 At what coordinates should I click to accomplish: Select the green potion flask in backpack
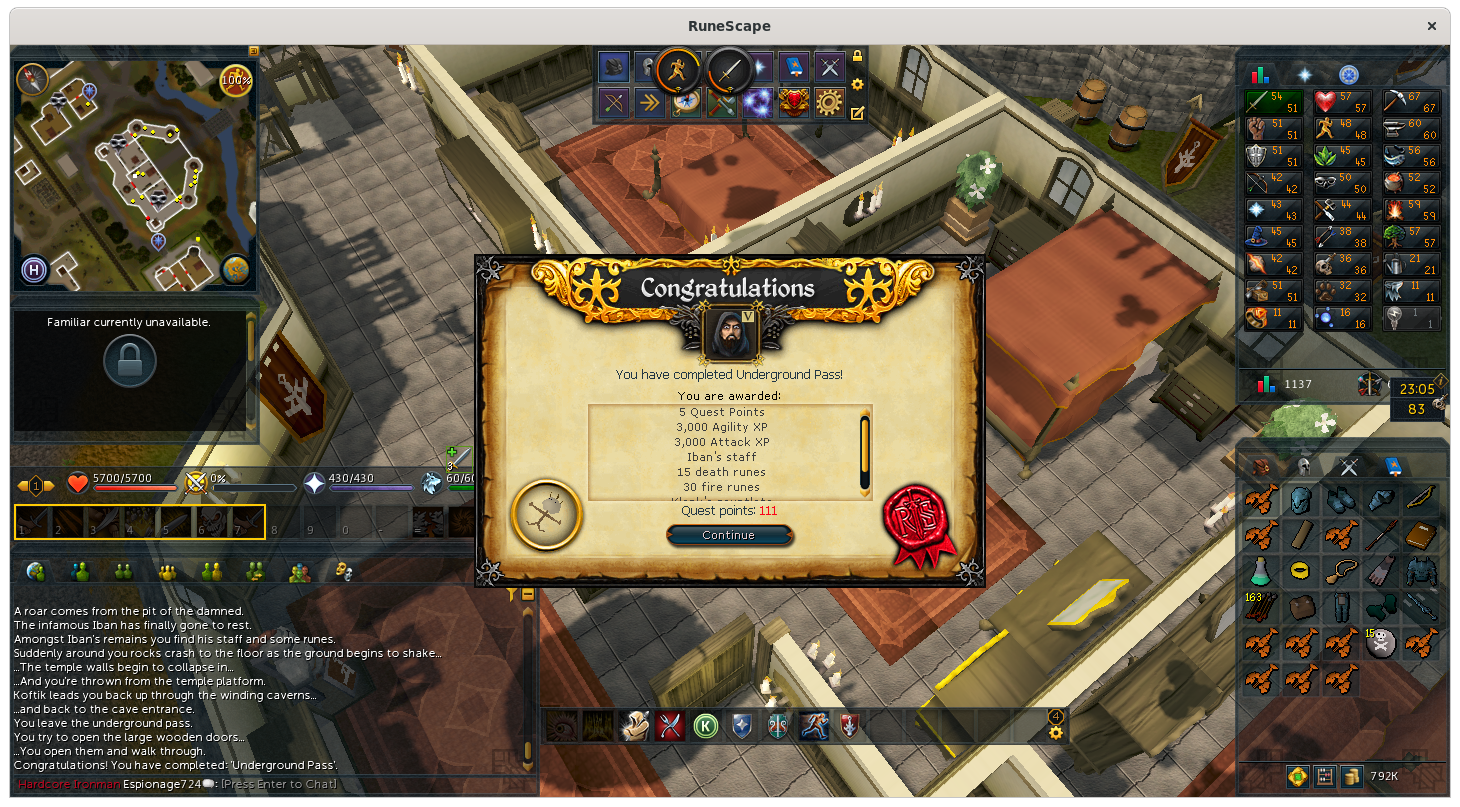1260,571
